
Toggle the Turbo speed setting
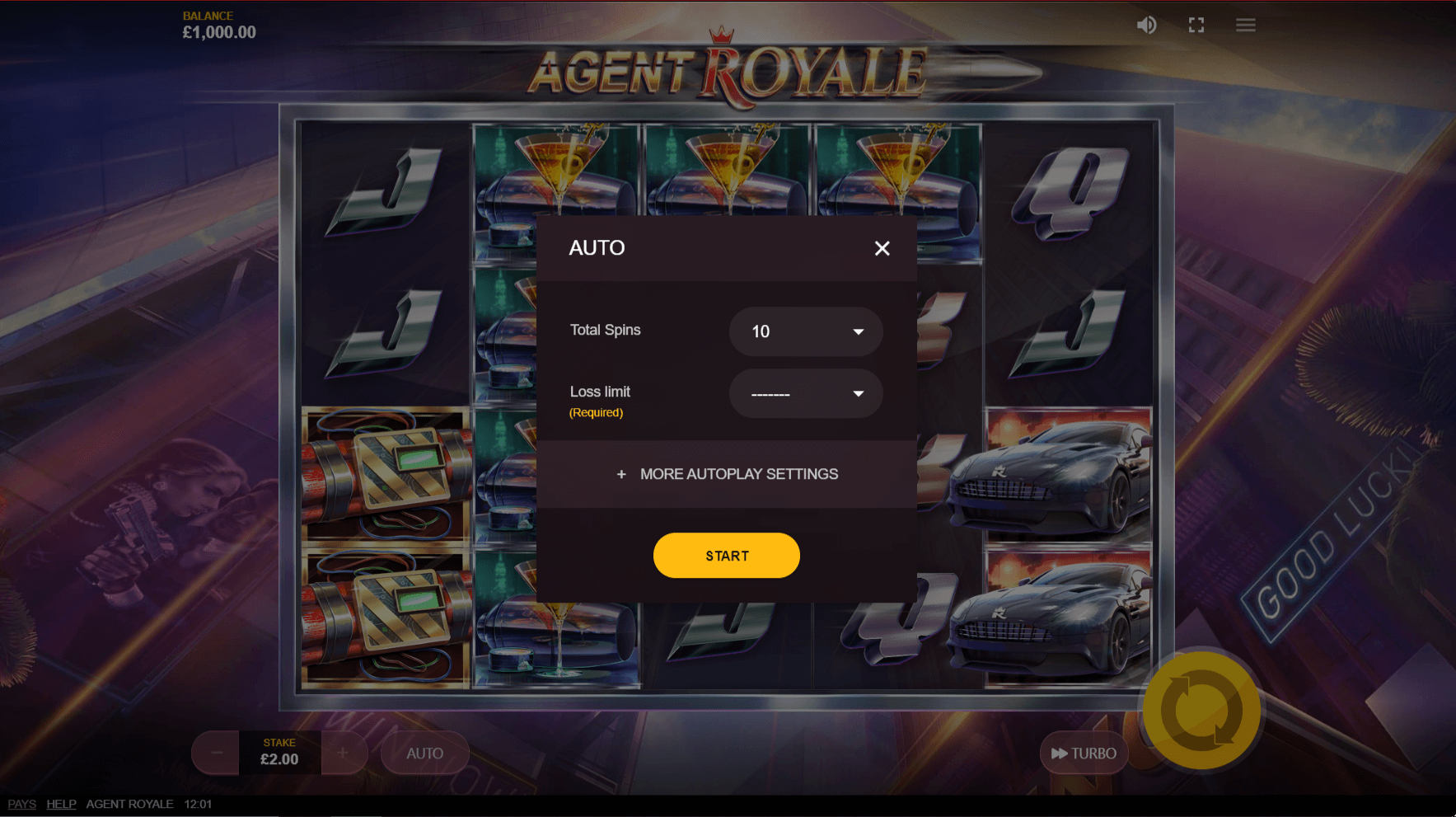point(1084,752)
